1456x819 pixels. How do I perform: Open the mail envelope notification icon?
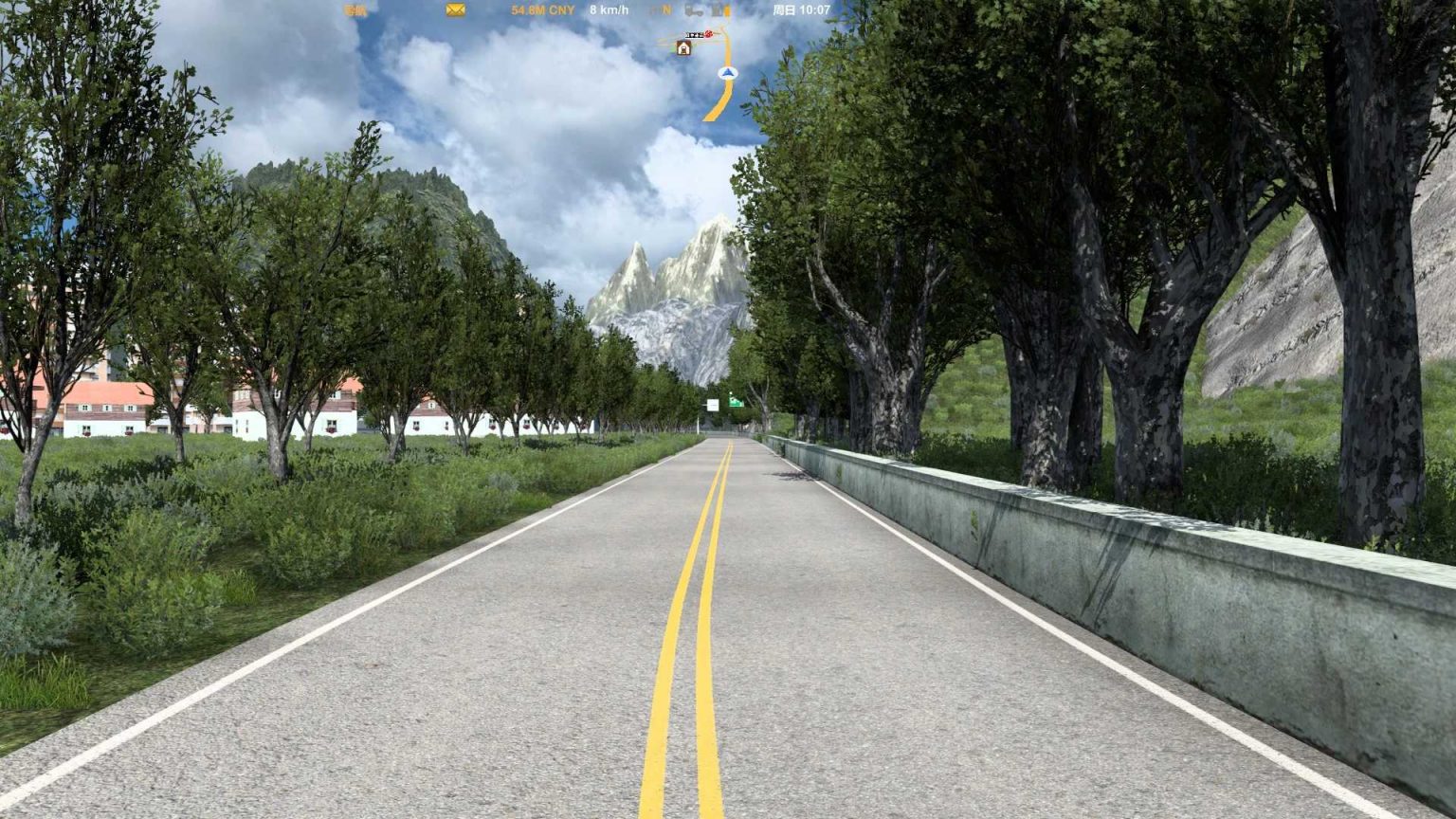pyautogui.click(x=455, y=10)
